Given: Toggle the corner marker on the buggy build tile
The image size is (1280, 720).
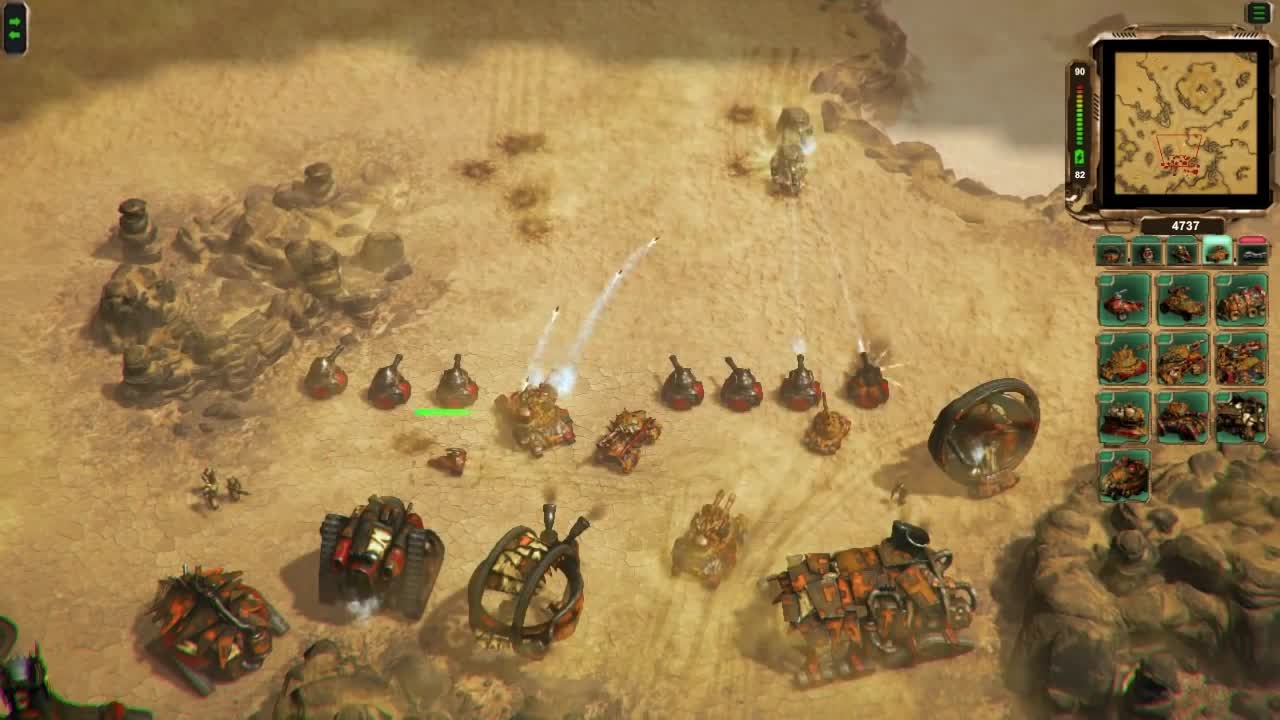Looking at the screenshot, I should (1104, 280).
